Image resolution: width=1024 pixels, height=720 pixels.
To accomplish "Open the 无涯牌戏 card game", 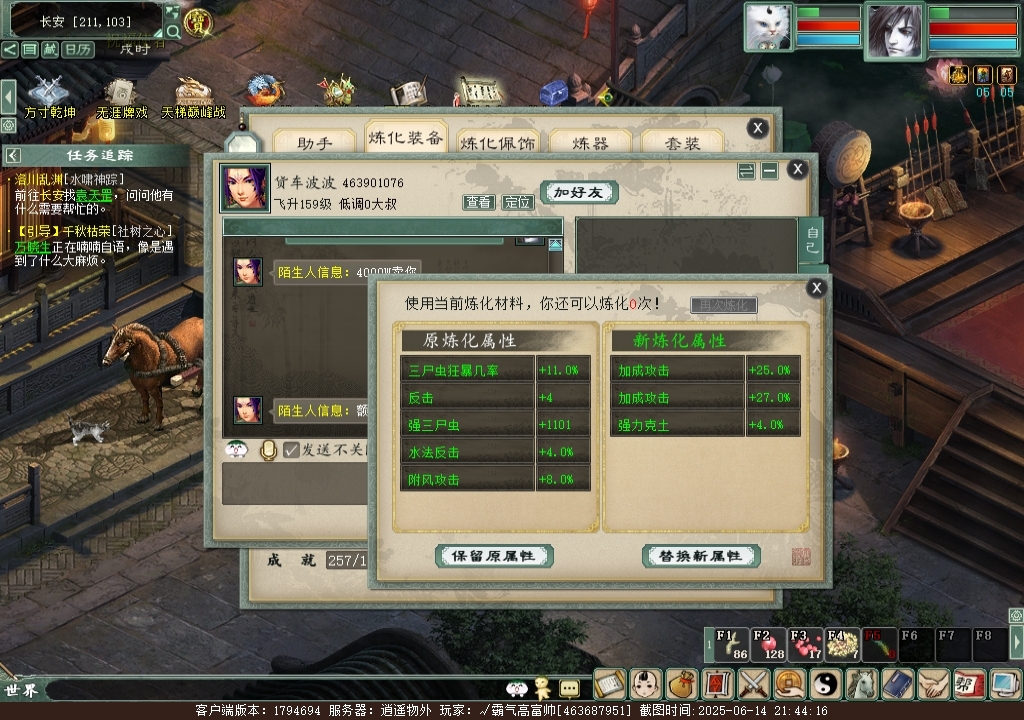I will 122,93.
